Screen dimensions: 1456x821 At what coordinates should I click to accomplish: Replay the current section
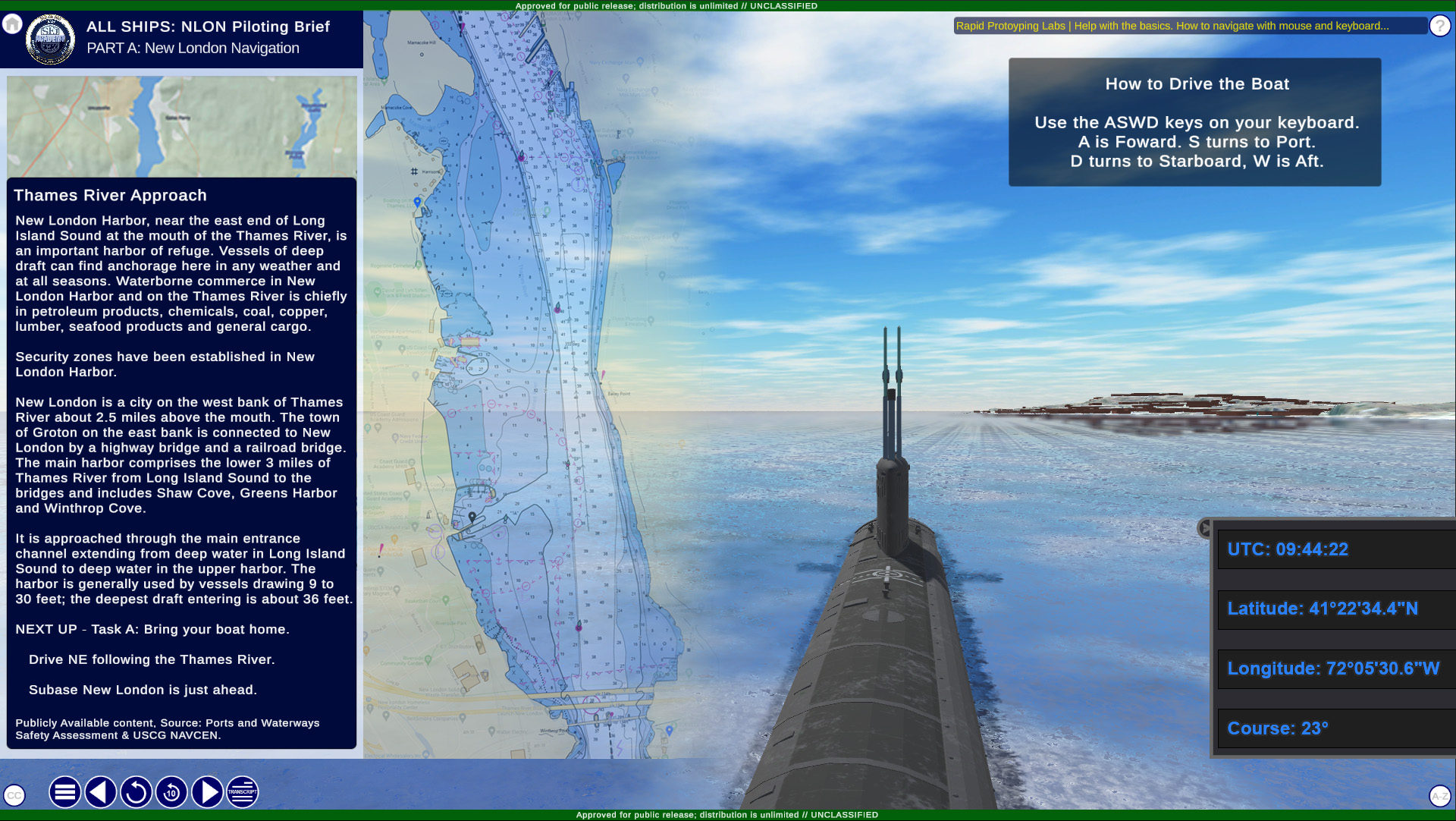pos(136,792)
